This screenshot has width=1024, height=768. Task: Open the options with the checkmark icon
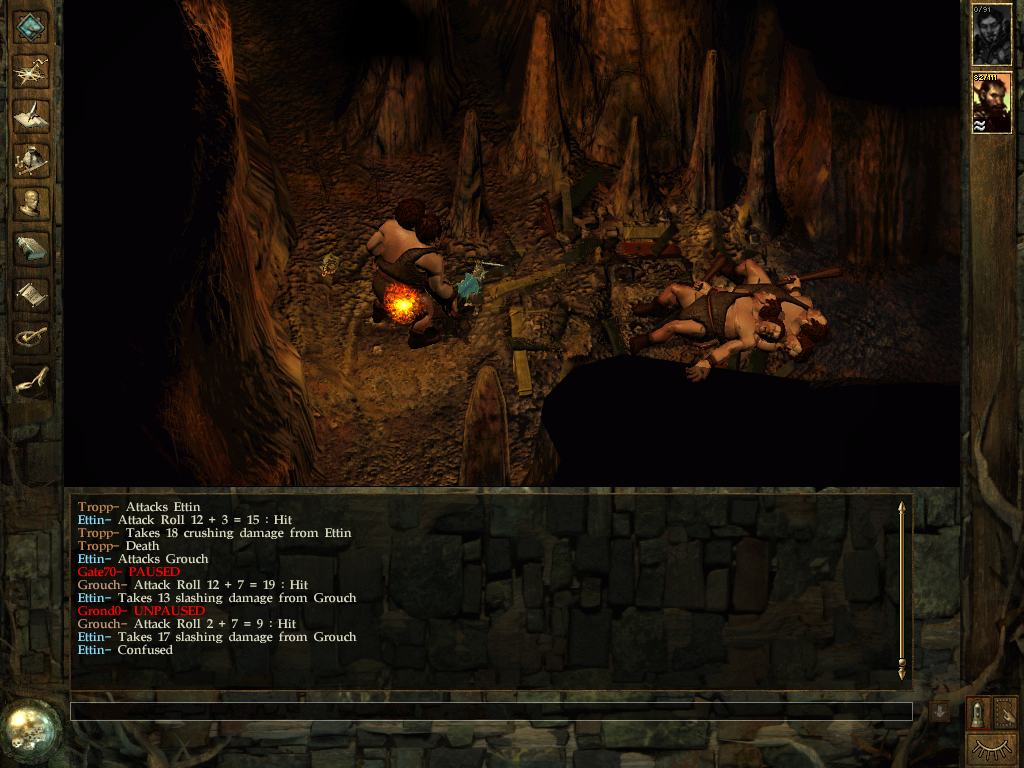tap(31, 336)
